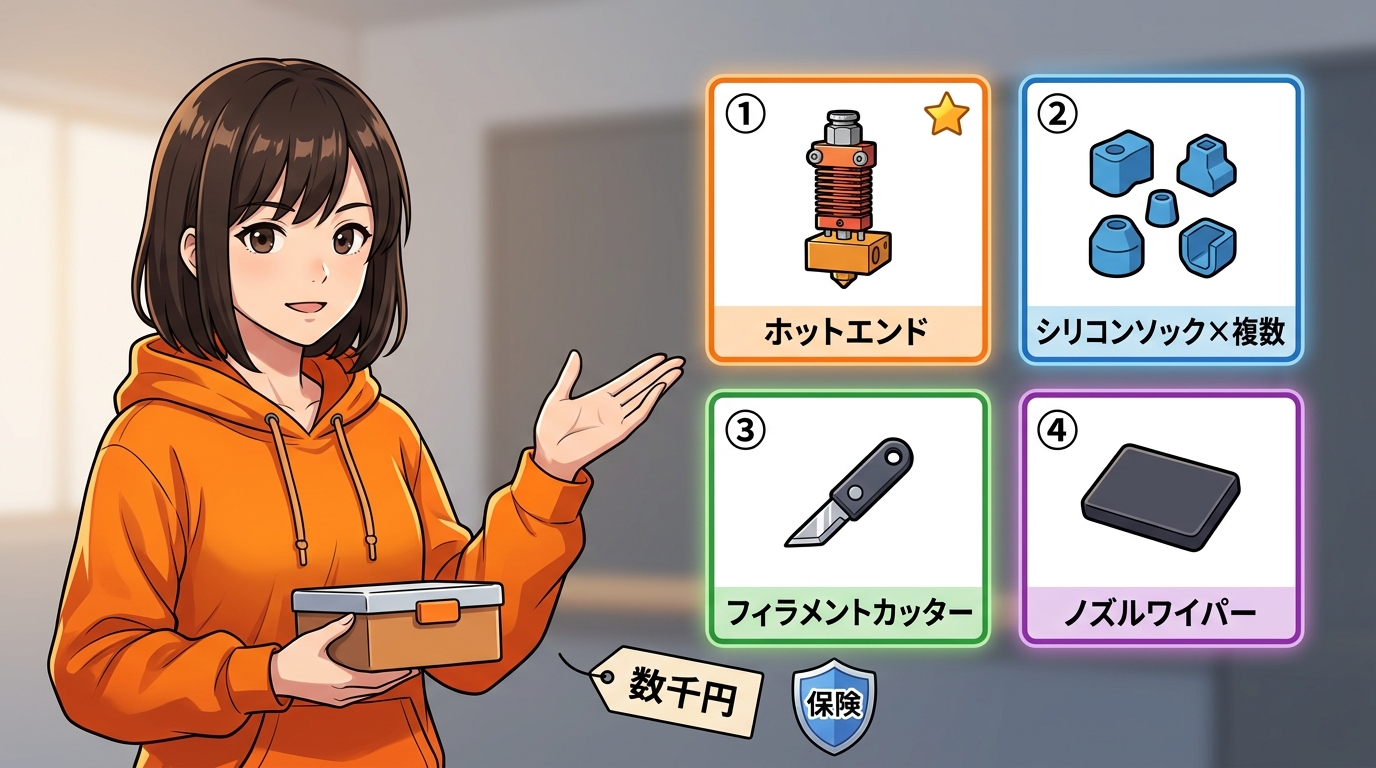Select the ホットエンド hot end card
This screenshot has width=1376, height=768.
847,220
